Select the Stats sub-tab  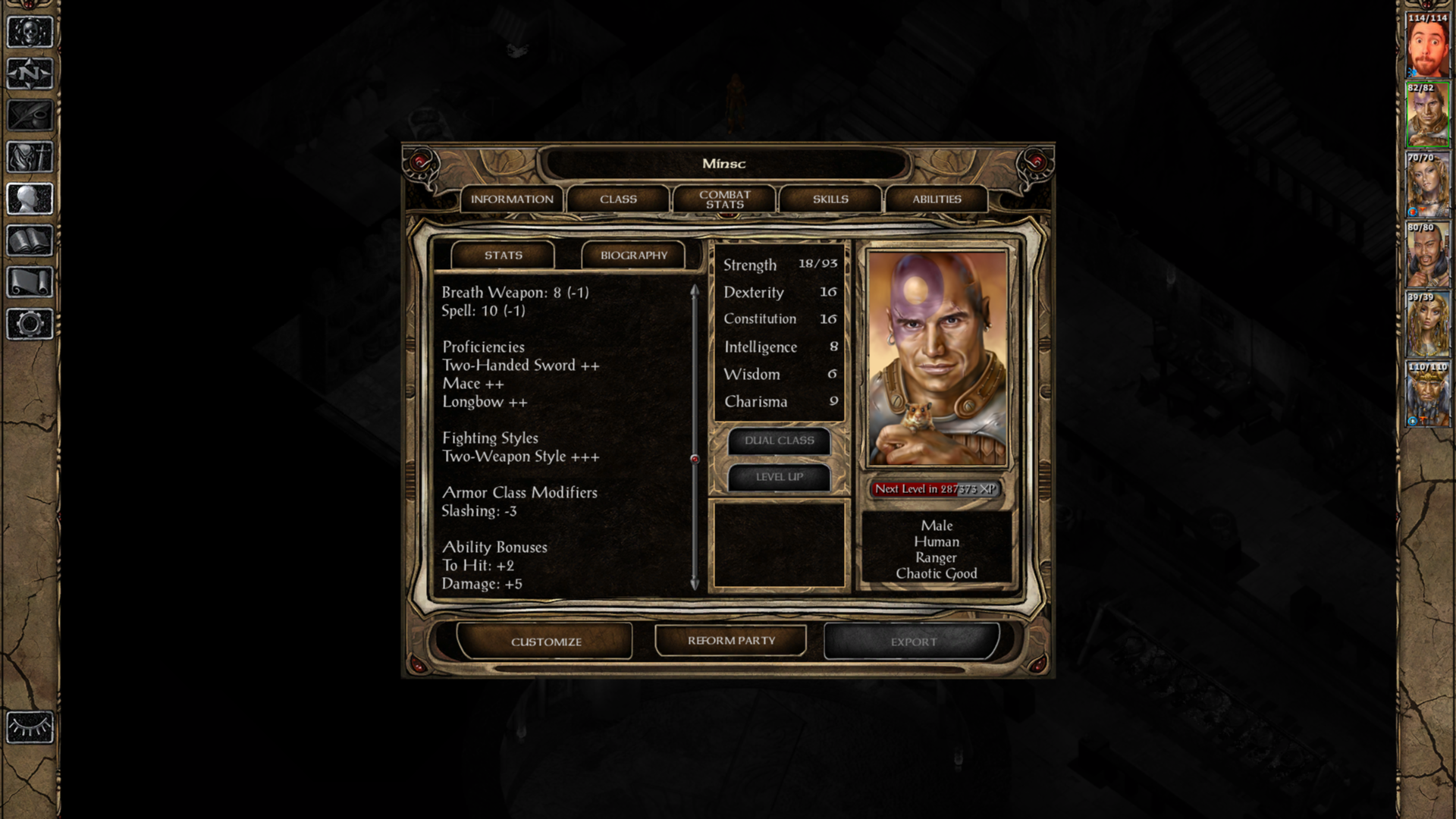(x=503, y=256)
